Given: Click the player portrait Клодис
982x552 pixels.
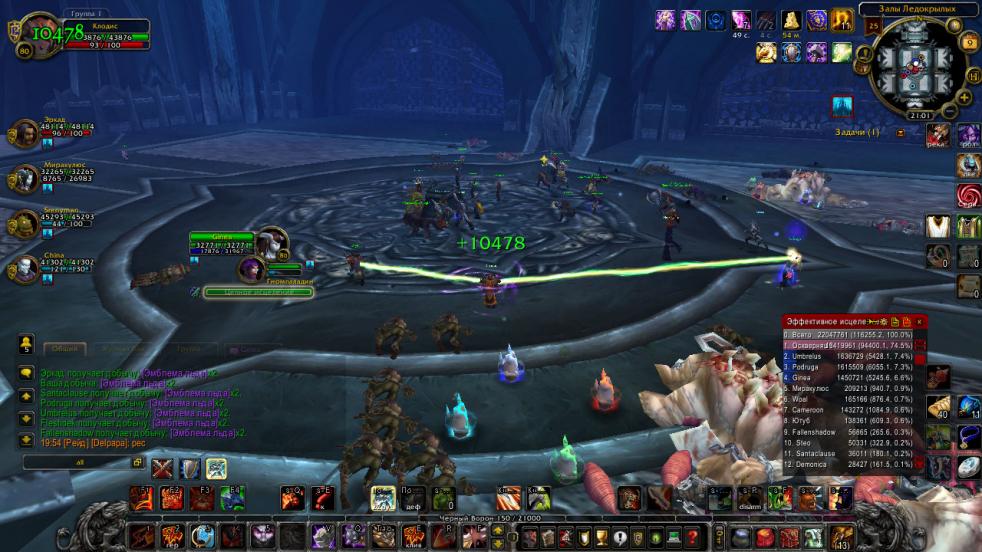Looking at the screenshot, I should point(38,37).
